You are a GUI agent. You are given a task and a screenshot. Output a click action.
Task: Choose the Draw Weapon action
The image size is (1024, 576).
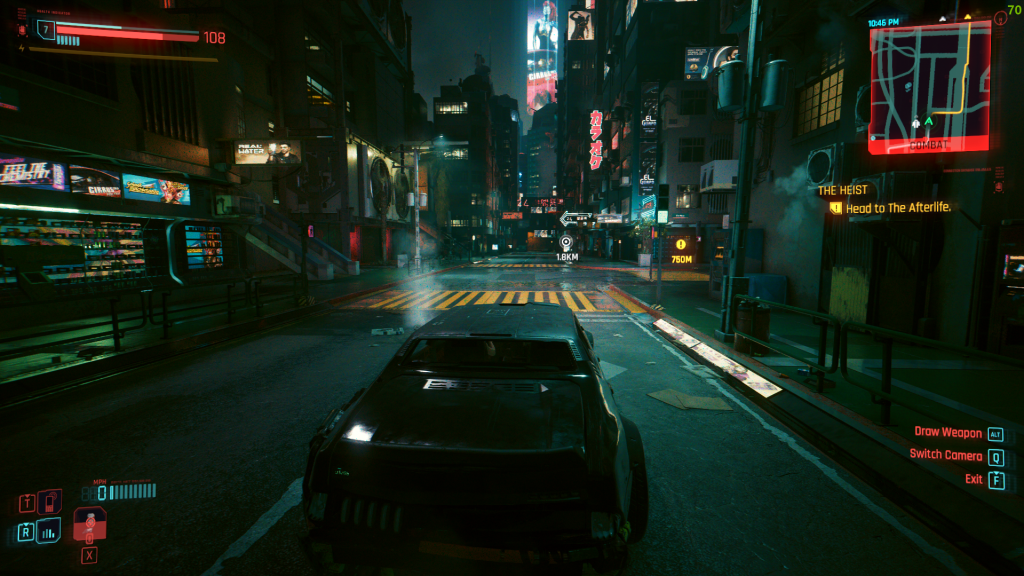pyautogui.click(x=947, y=433)
